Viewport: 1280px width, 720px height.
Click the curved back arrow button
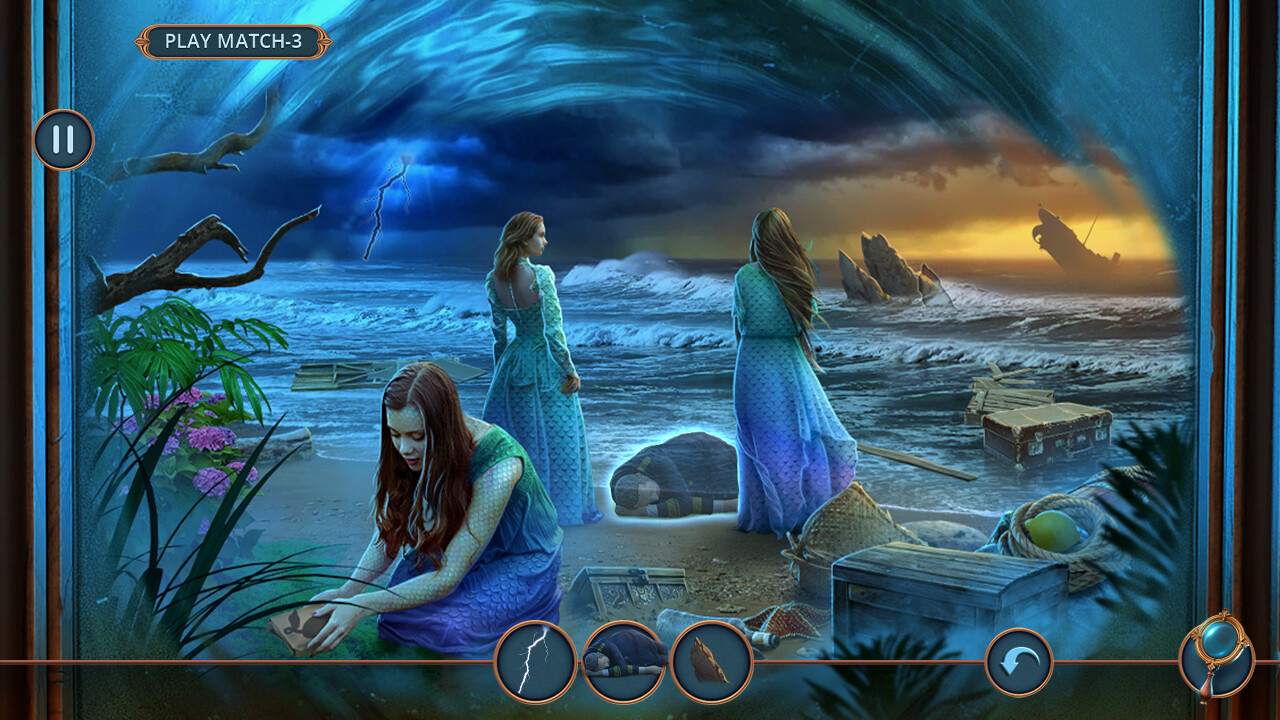click(1019, 662)
